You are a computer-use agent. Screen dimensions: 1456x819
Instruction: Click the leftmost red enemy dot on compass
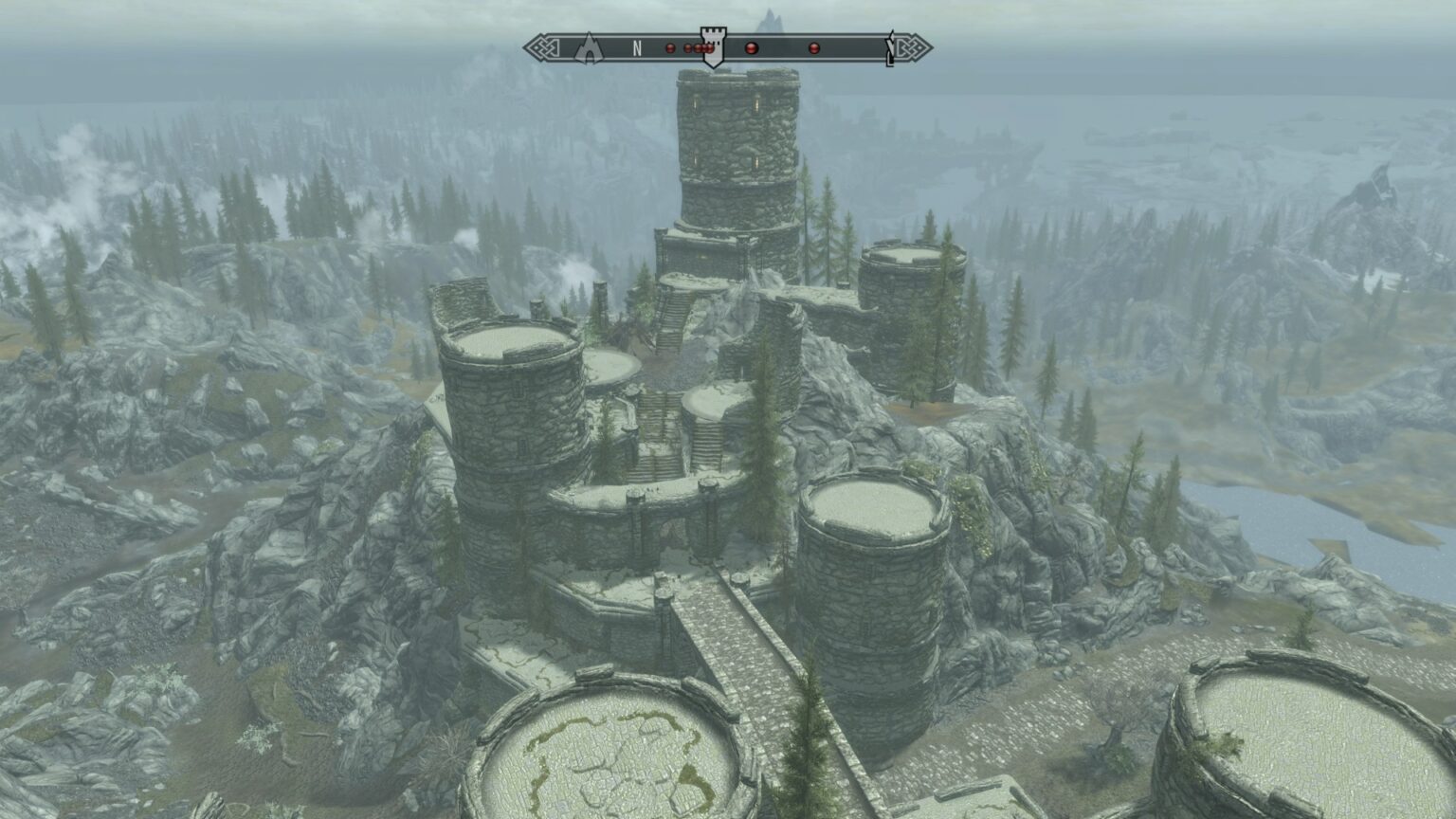(669, 47)
